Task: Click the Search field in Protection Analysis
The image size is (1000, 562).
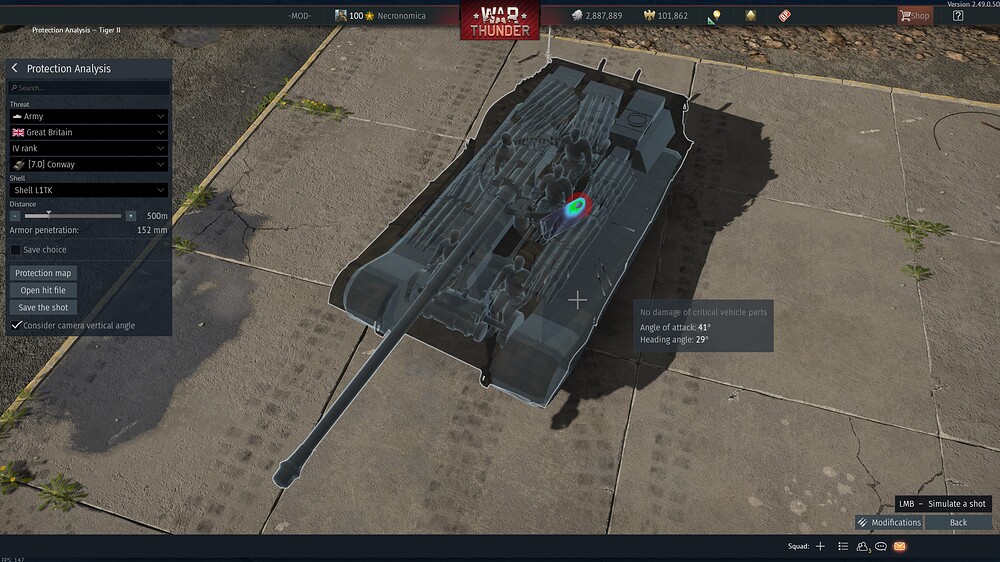Action: (x=88, y=88)
